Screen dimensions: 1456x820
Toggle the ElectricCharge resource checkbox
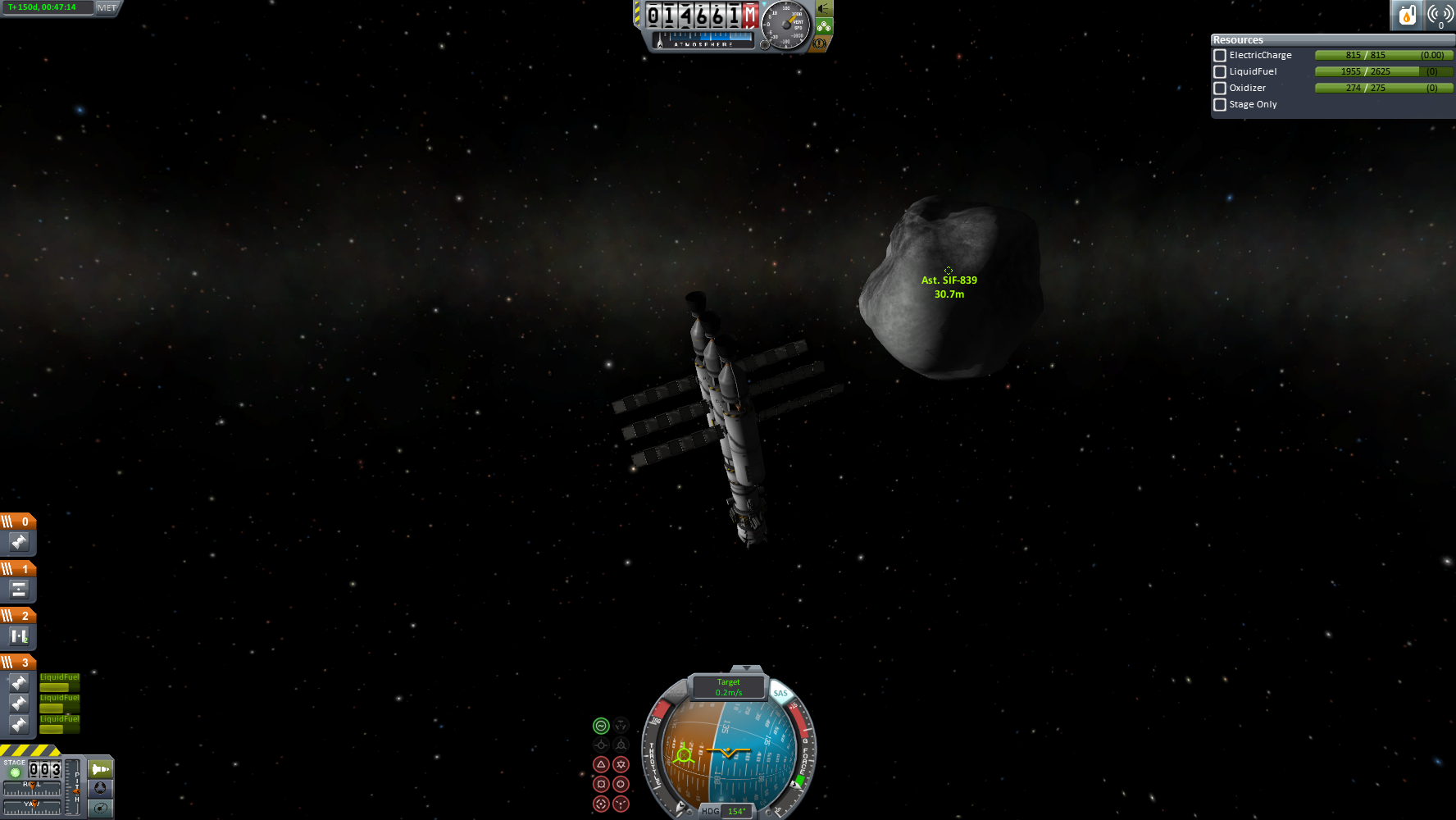[x=1220, y=56]
